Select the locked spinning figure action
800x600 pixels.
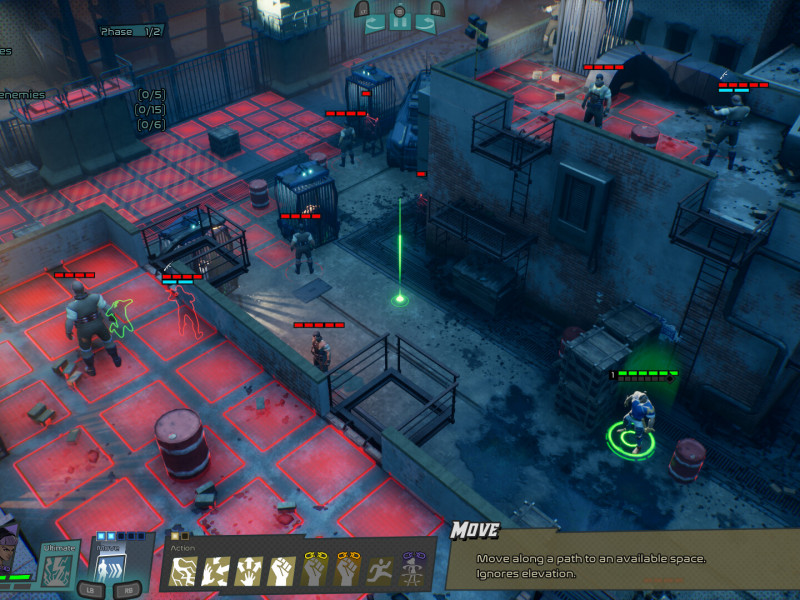[413, 571]
